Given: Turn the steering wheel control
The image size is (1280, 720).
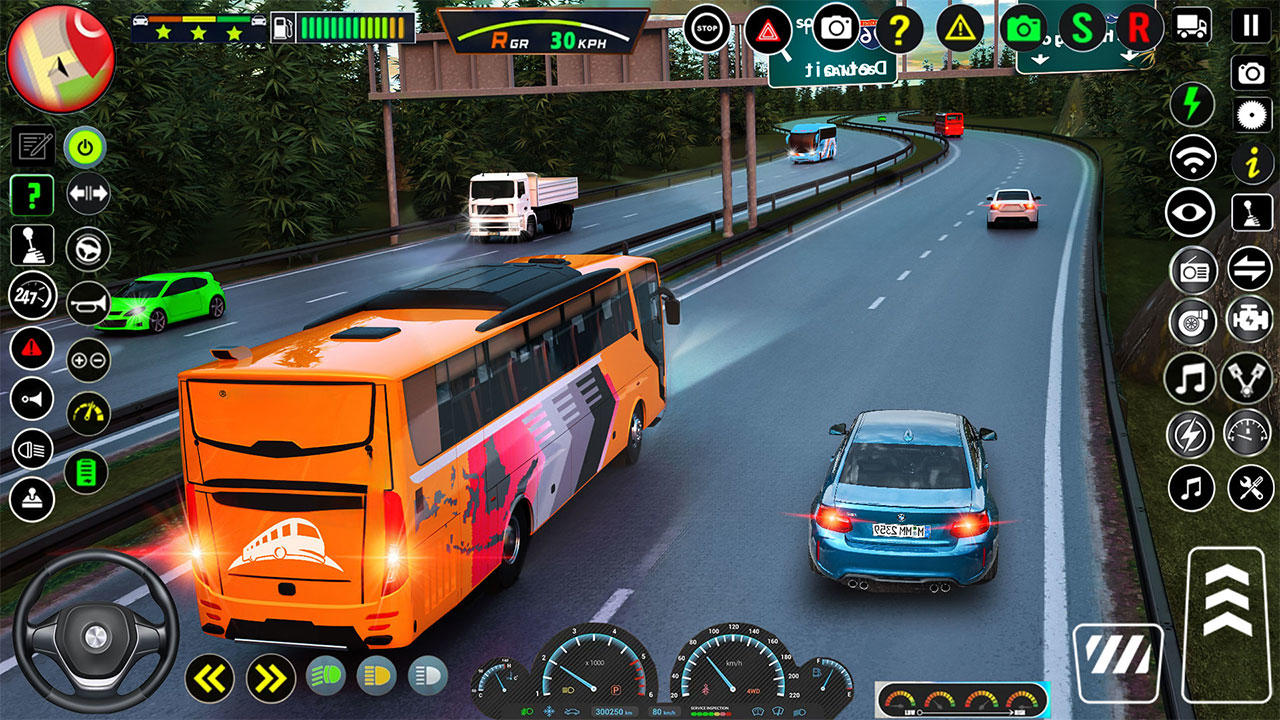Looking at the screenshot, I should (x=95, y=631).
